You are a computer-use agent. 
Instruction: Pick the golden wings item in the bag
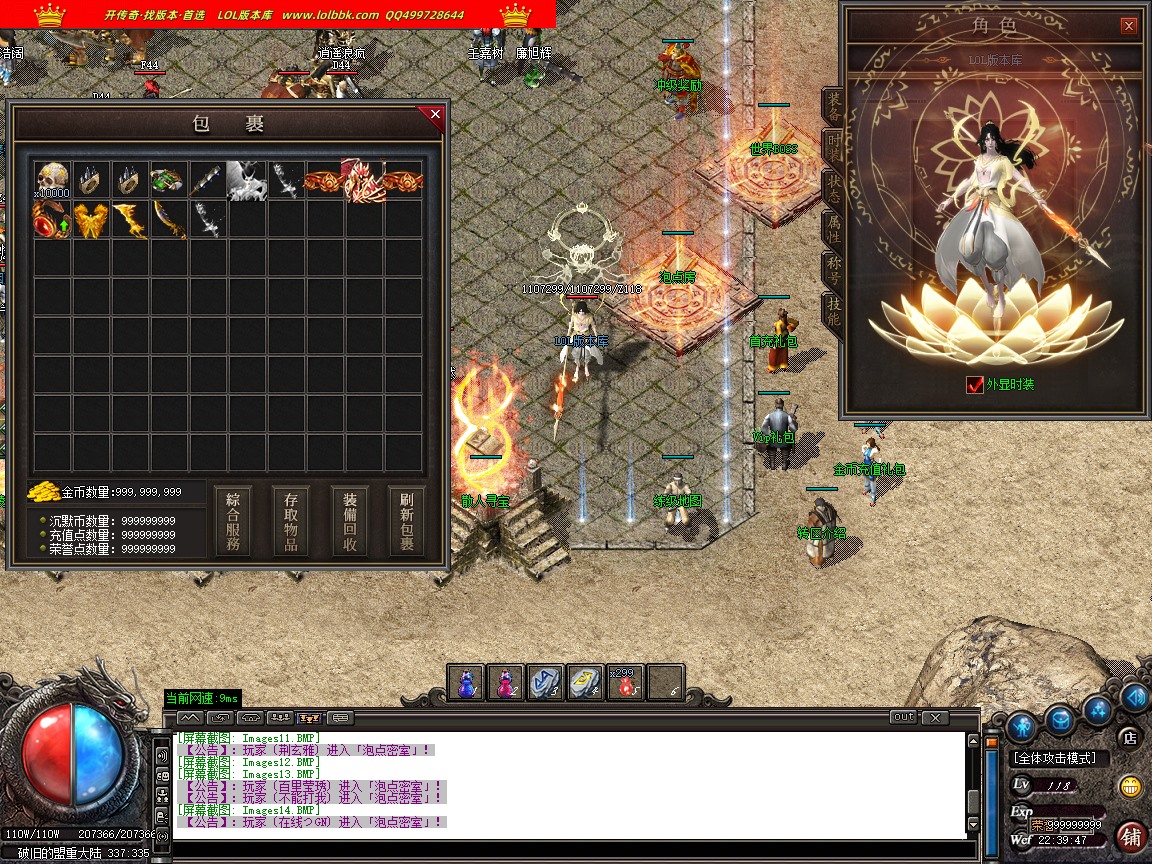click(91, 219)
